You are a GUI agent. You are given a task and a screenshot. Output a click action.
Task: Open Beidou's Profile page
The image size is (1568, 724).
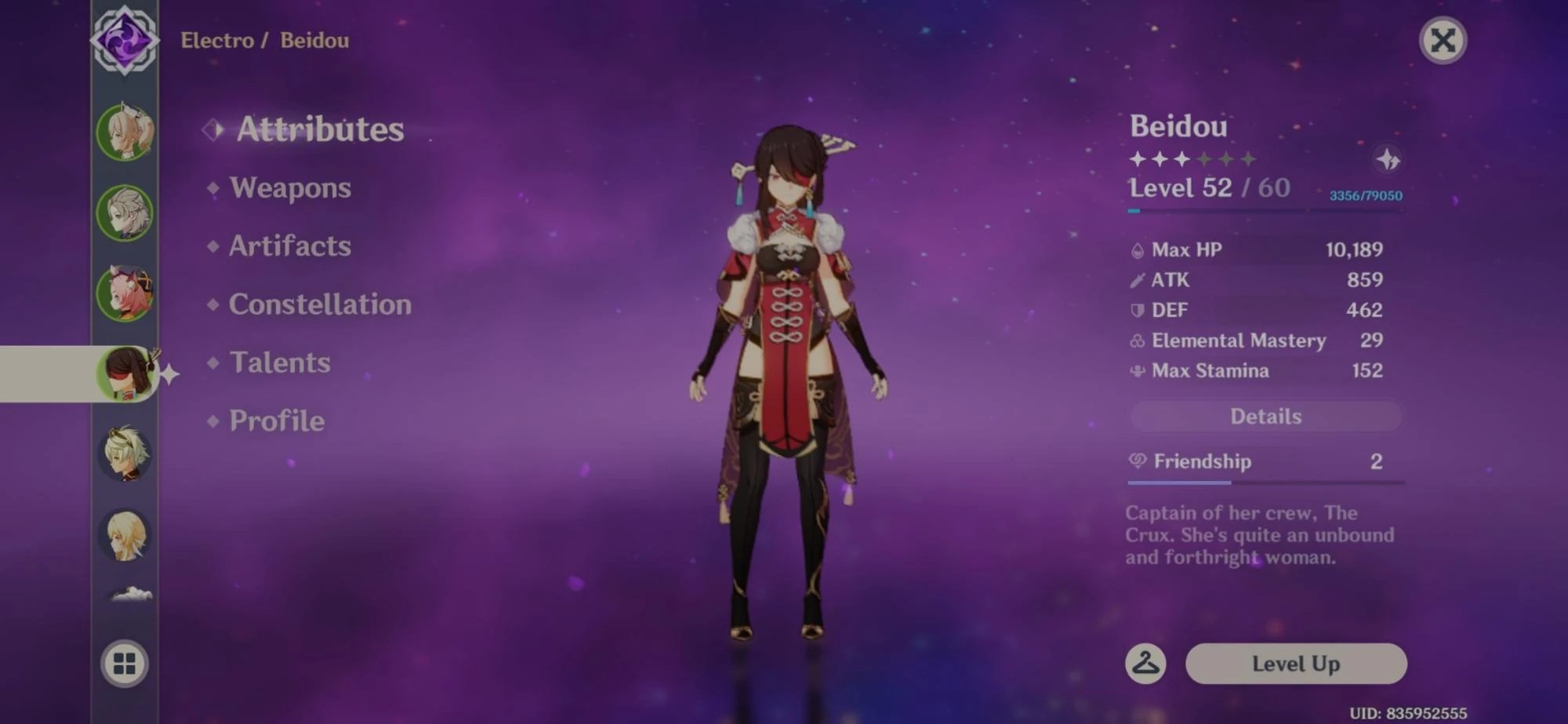point(274,420)
